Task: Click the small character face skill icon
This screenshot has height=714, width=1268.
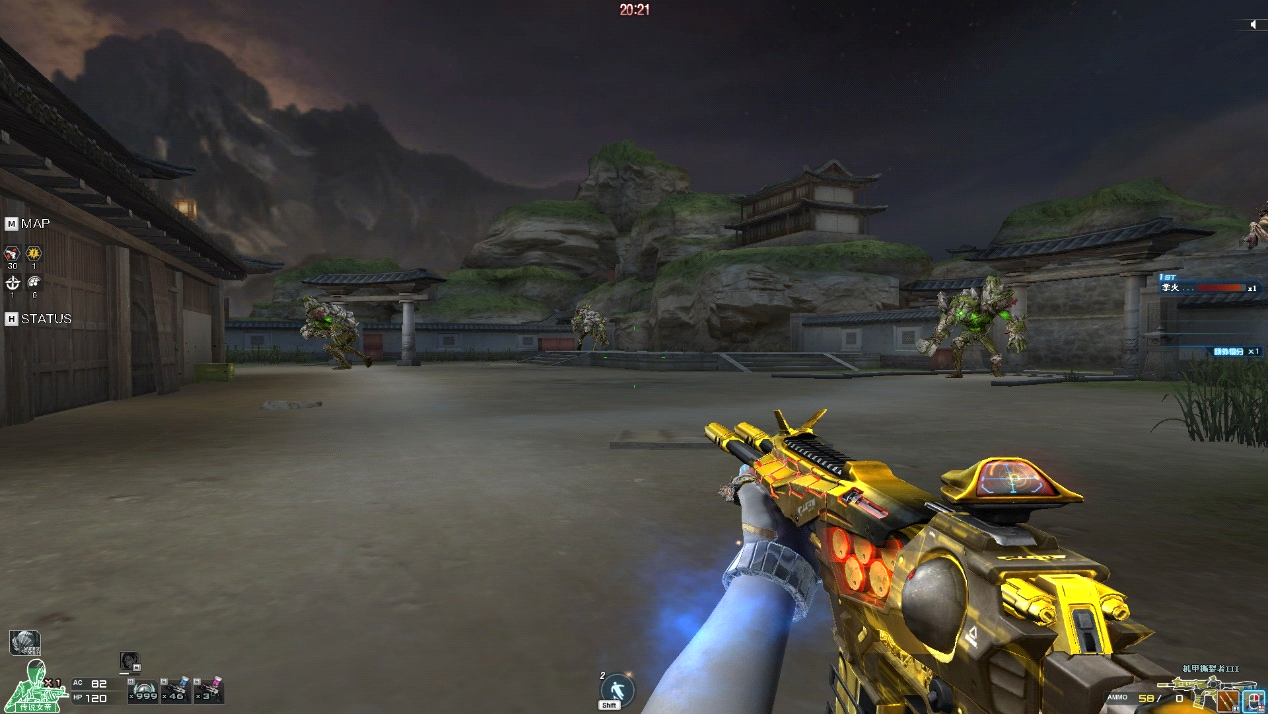Action: tap(129, 661)
